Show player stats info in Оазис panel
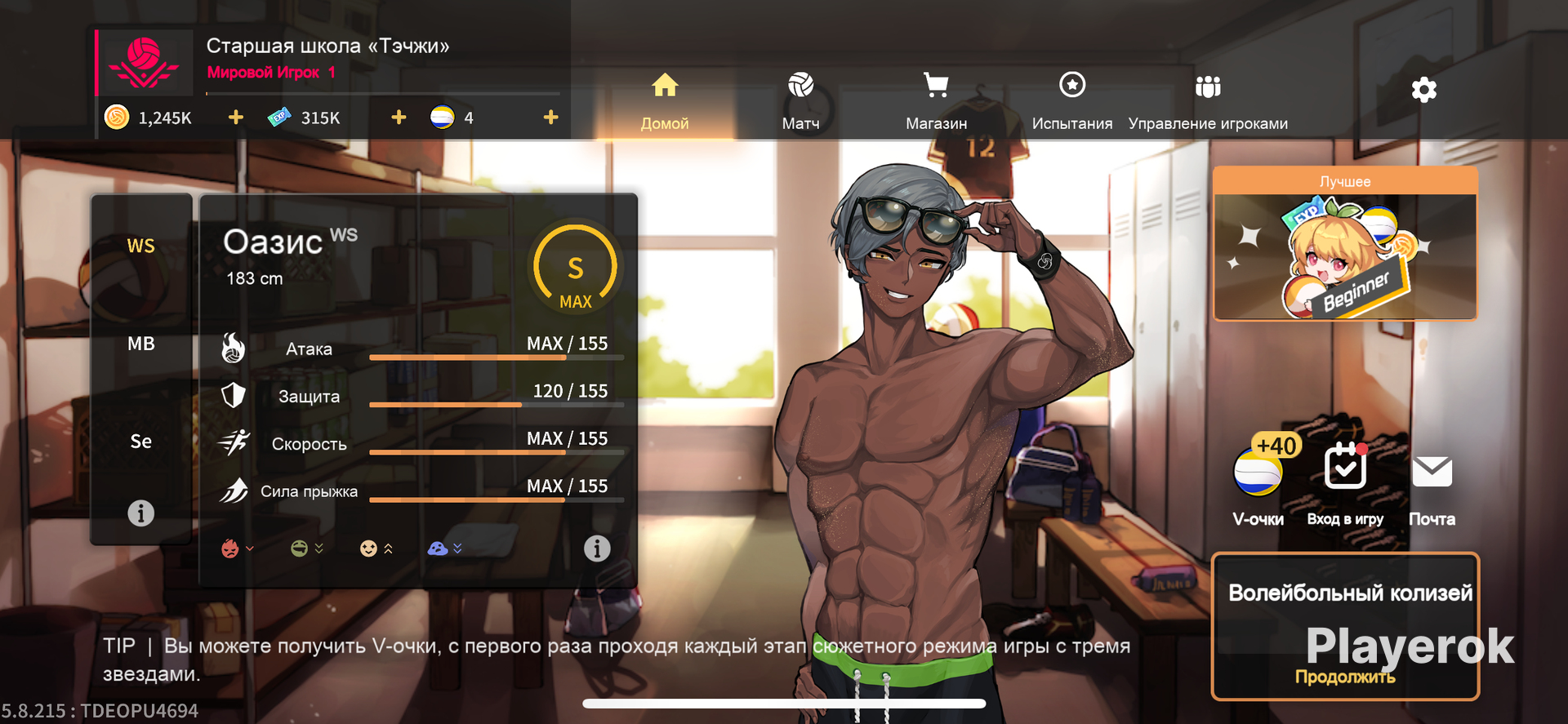This screenshot has height=724, width=1568. 597,549
